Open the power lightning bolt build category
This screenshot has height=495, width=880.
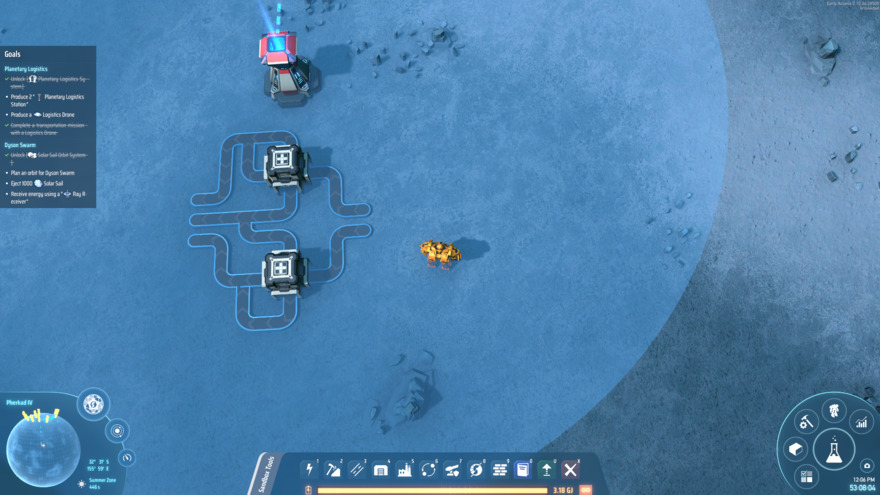pyautogui.click(x=310, y=469)
